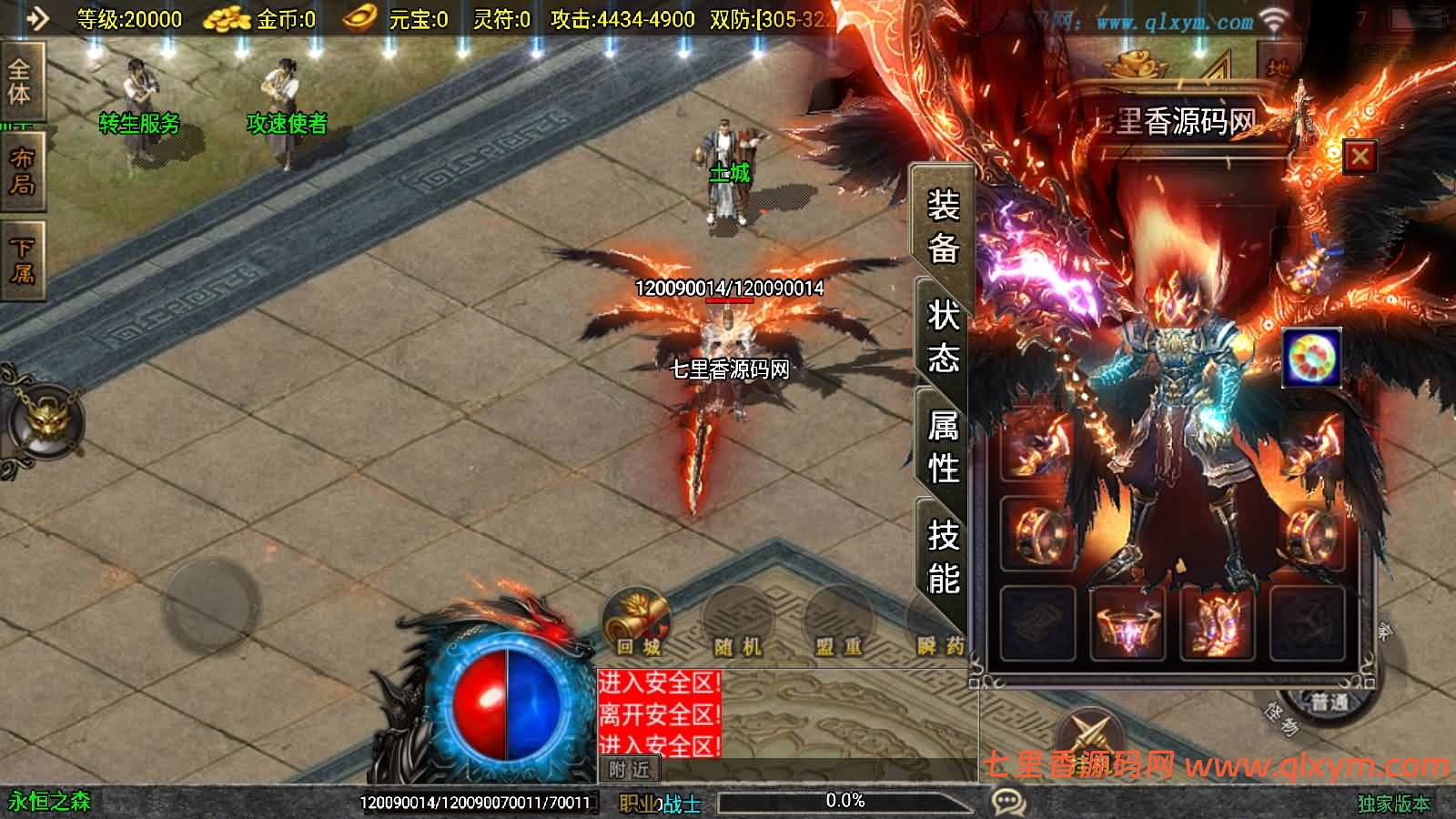The image size is (1456, 819).
Task: Open the chat speech bubble icon
Action: click(x=1008, y=803)
